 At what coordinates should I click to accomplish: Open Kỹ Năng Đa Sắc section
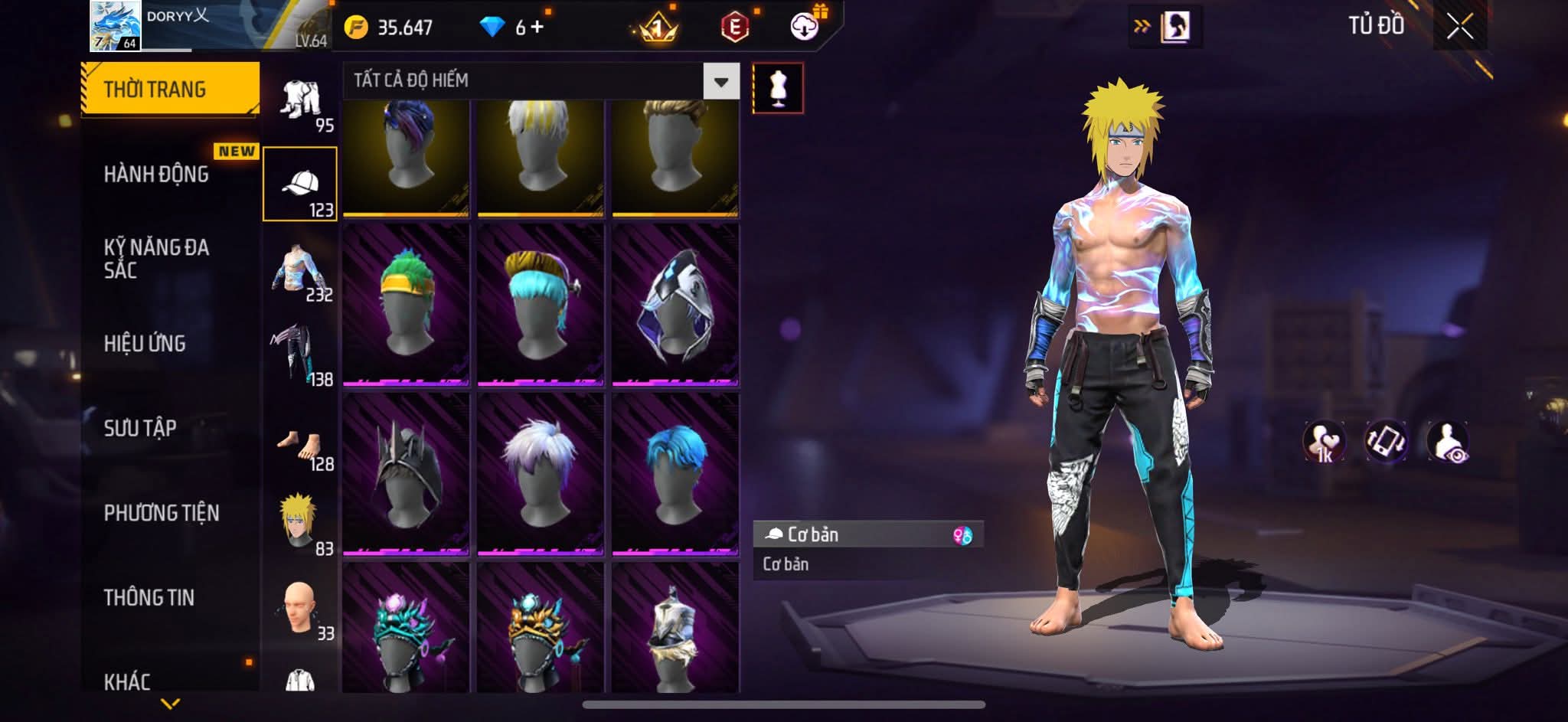click(156, 259)
